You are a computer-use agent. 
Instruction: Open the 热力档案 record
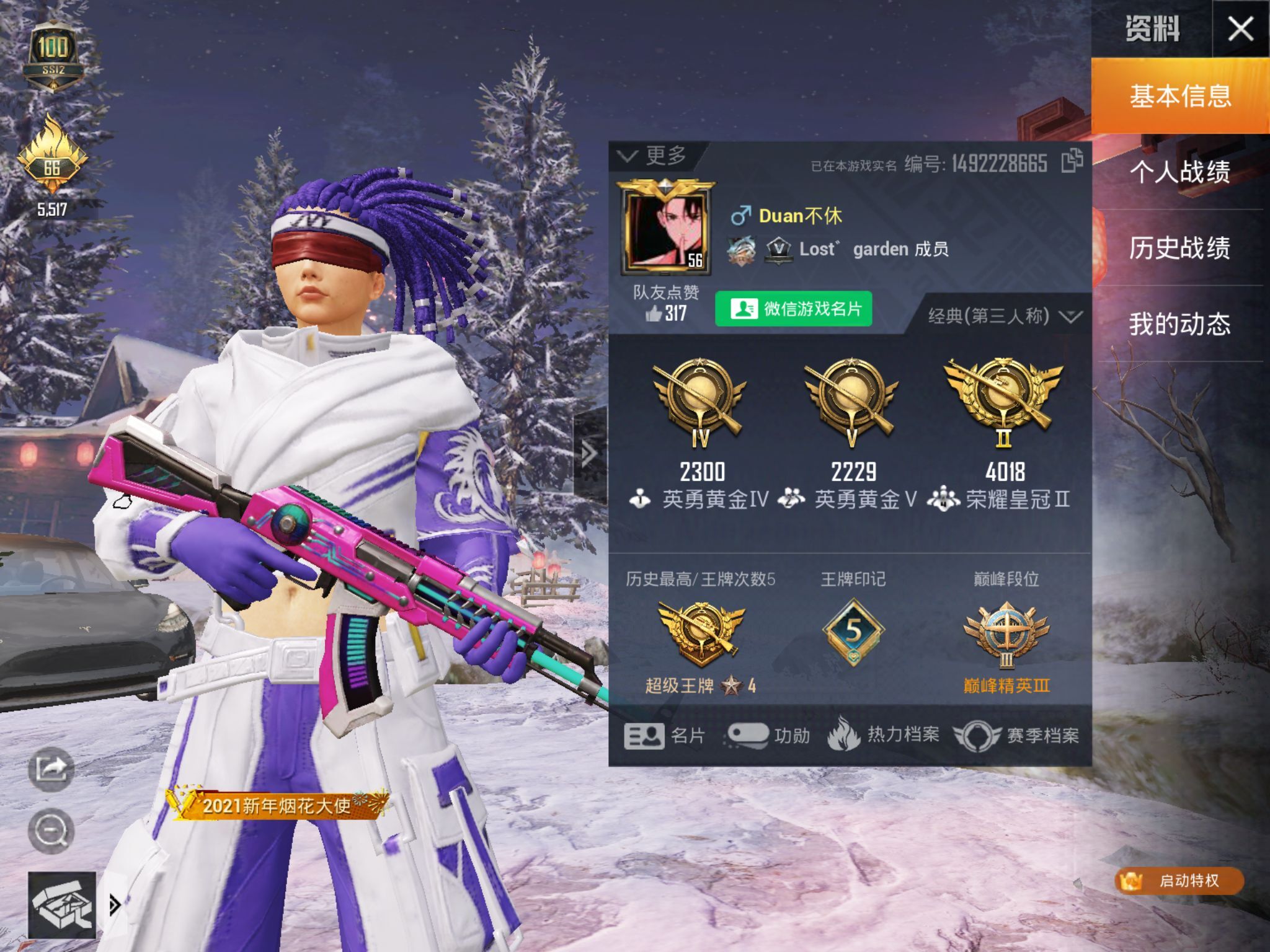(x=883, y=735)
